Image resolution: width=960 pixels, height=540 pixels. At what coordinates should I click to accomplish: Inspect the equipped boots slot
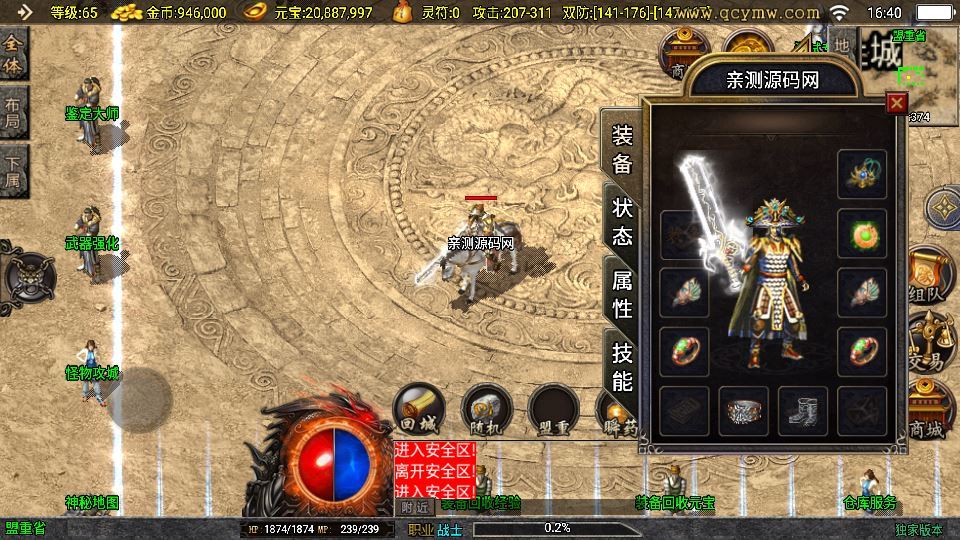point(802,411)
